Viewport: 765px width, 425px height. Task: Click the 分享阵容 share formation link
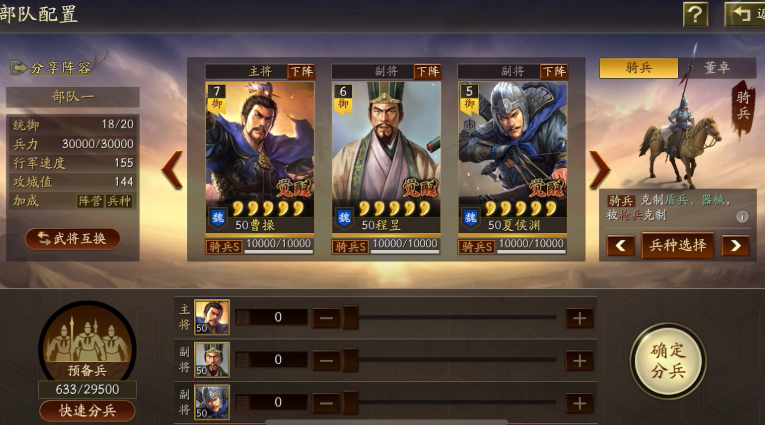tap(52, 68)
